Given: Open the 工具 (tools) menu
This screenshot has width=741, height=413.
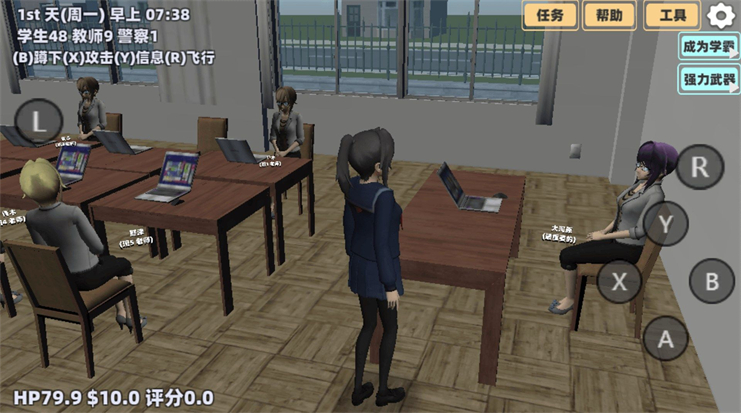Looking at the screenshot, I should pyautogui.click(x=672, y=15).
